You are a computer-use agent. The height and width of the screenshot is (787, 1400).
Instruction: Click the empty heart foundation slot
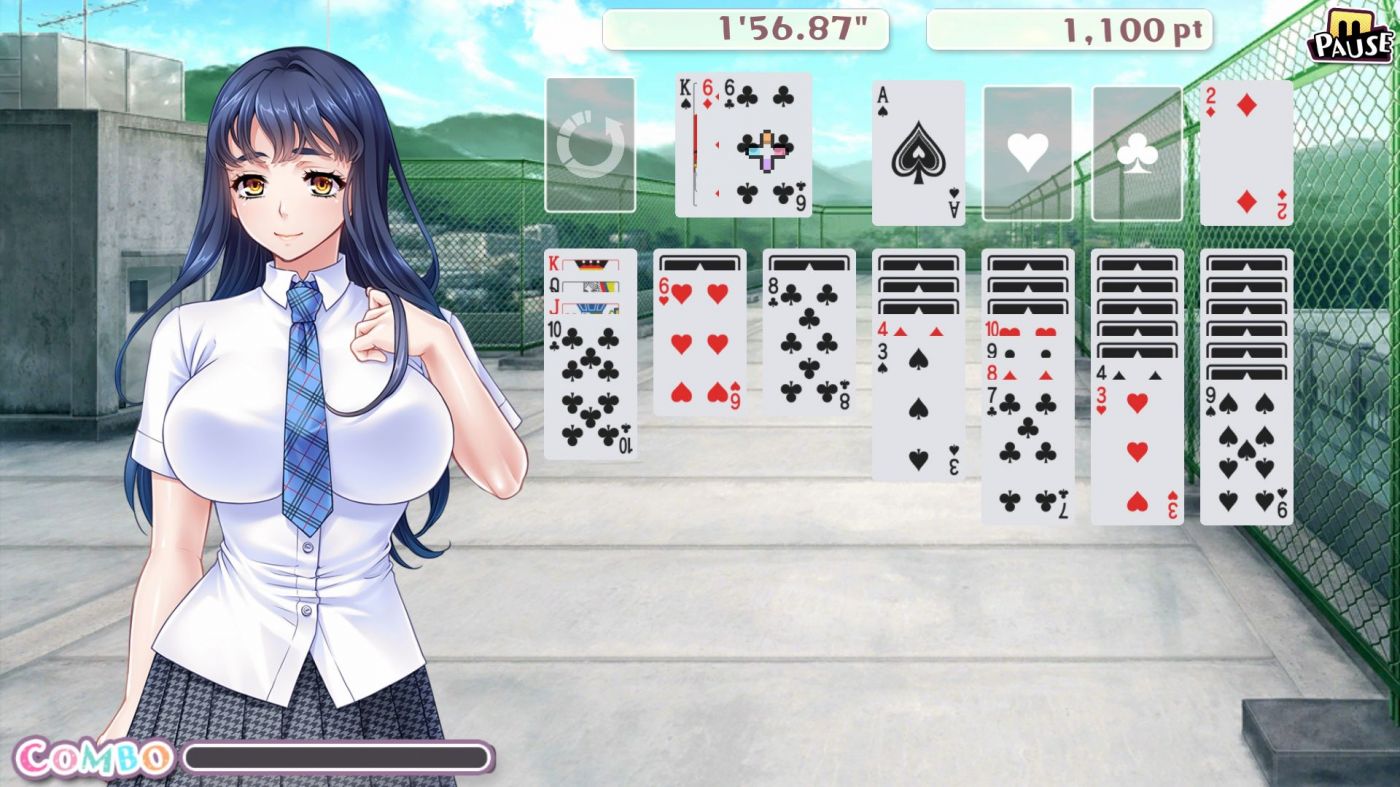point(1026,150)
